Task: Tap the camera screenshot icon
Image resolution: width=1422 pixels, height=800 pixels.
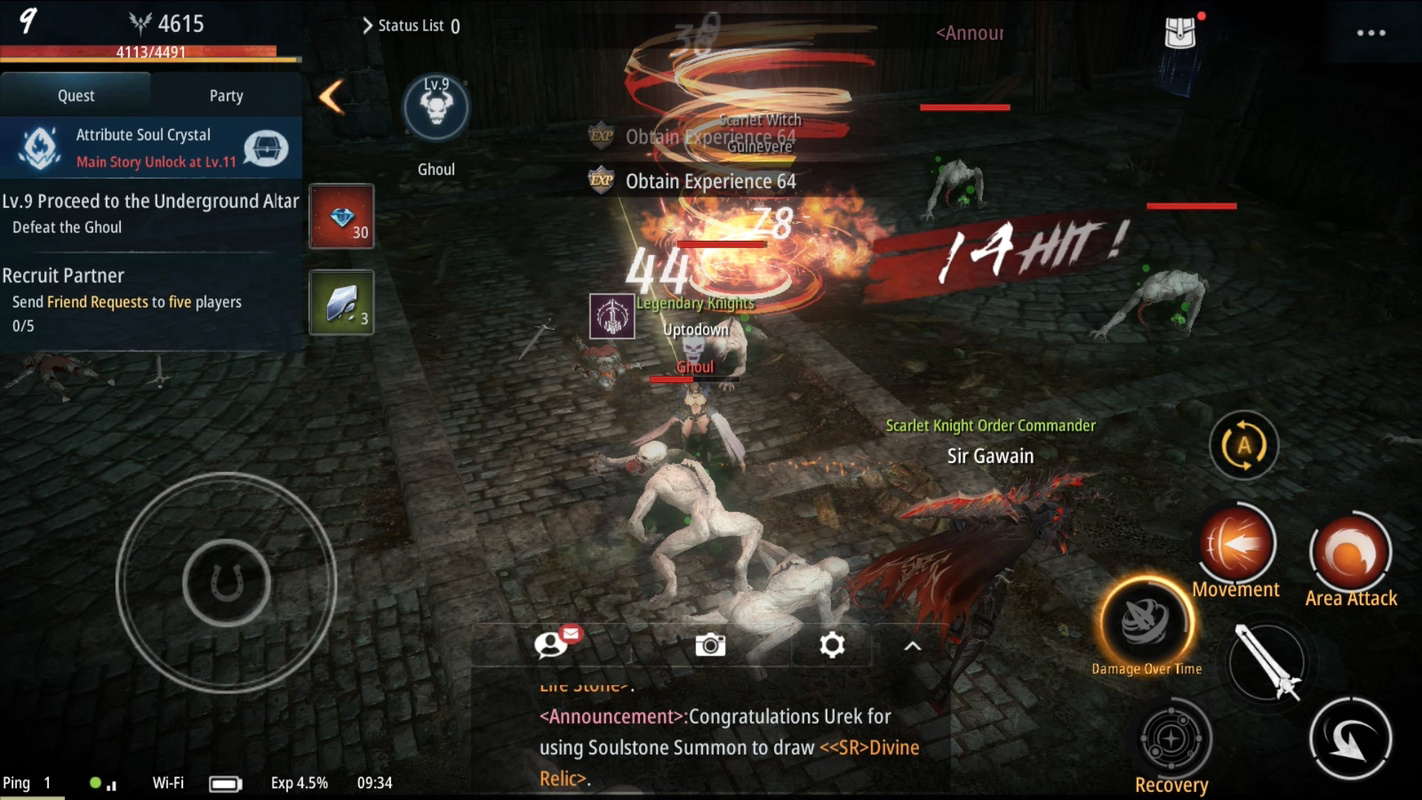Action: 710,646
